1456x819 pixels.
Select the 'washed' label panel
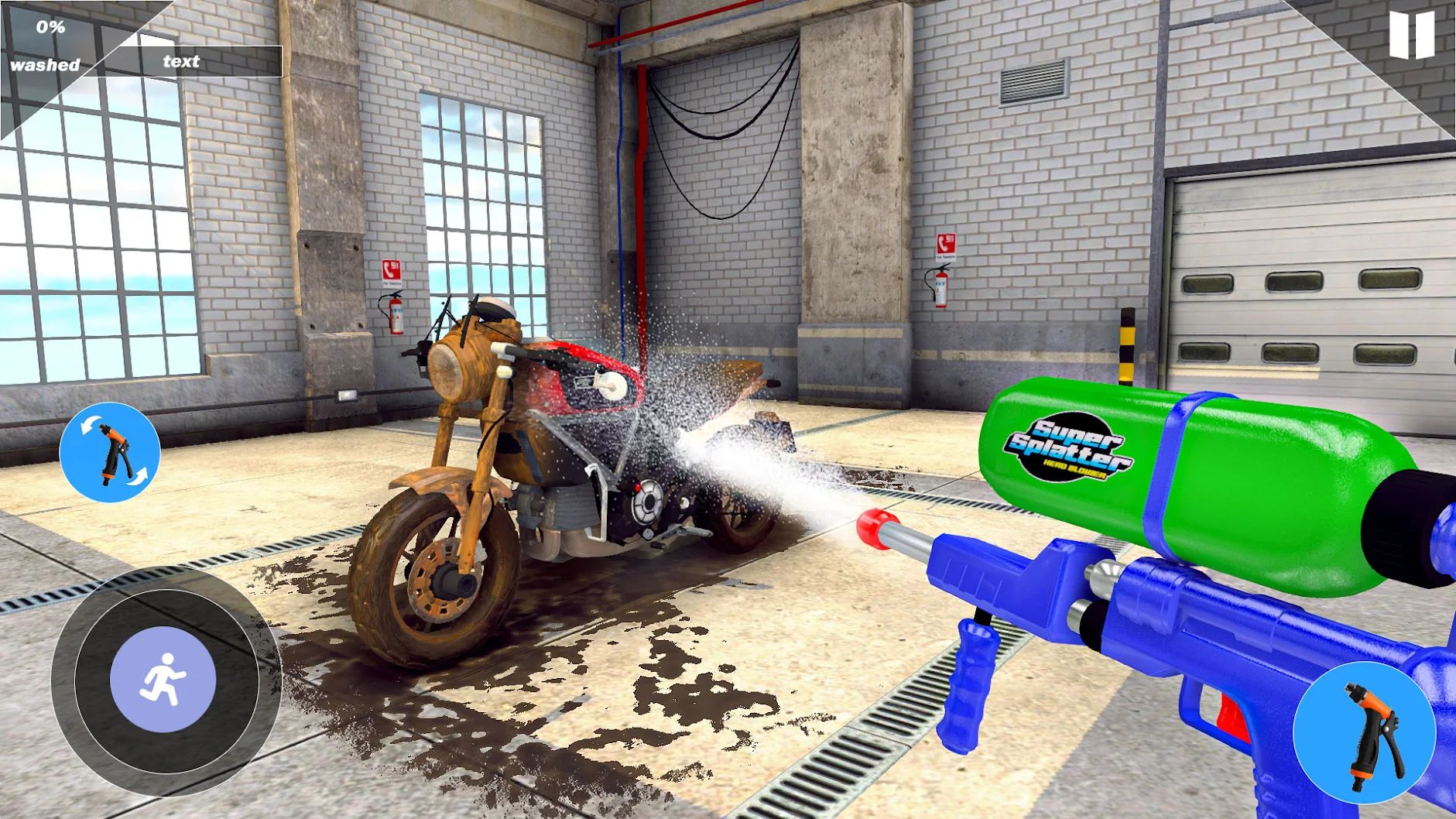(x=46, y=64)
